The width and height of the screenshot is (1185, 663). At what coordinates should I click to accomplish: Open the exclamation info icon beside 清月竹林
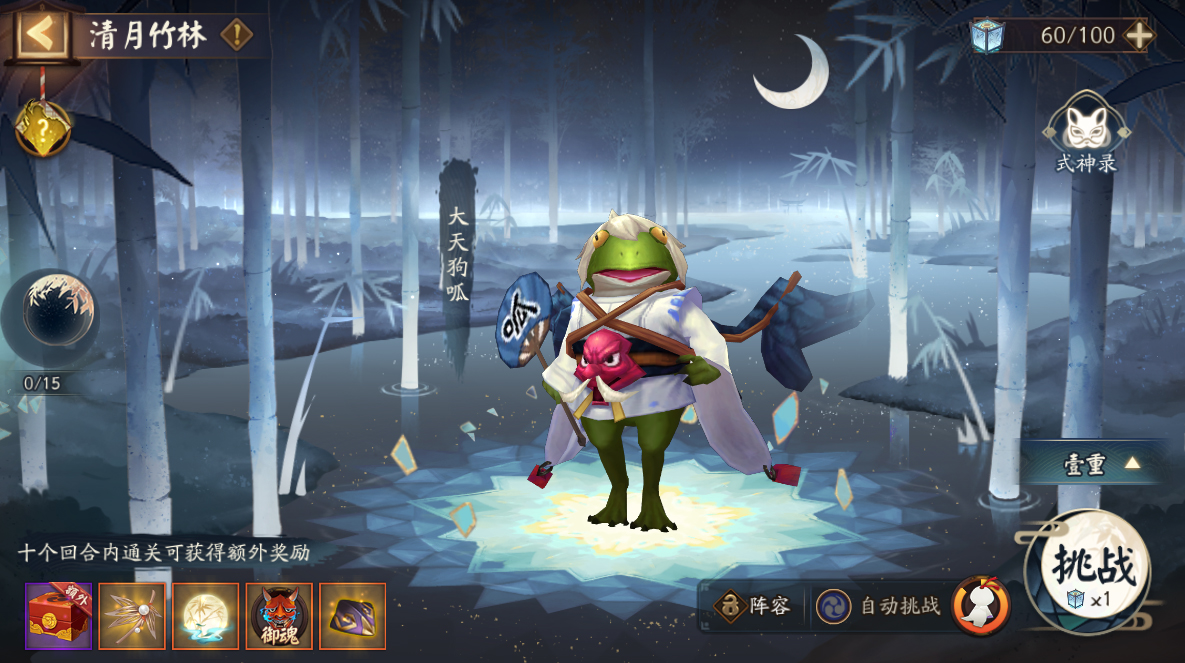237,35
